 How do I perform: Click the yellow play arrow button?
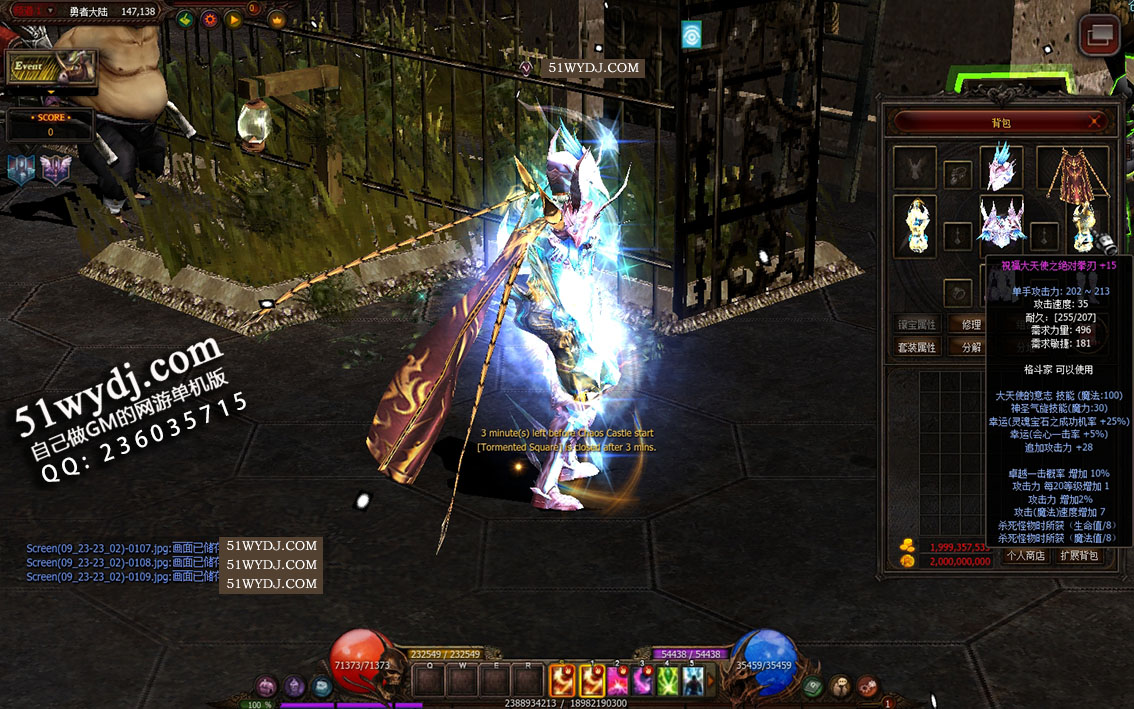pos(233,19)
